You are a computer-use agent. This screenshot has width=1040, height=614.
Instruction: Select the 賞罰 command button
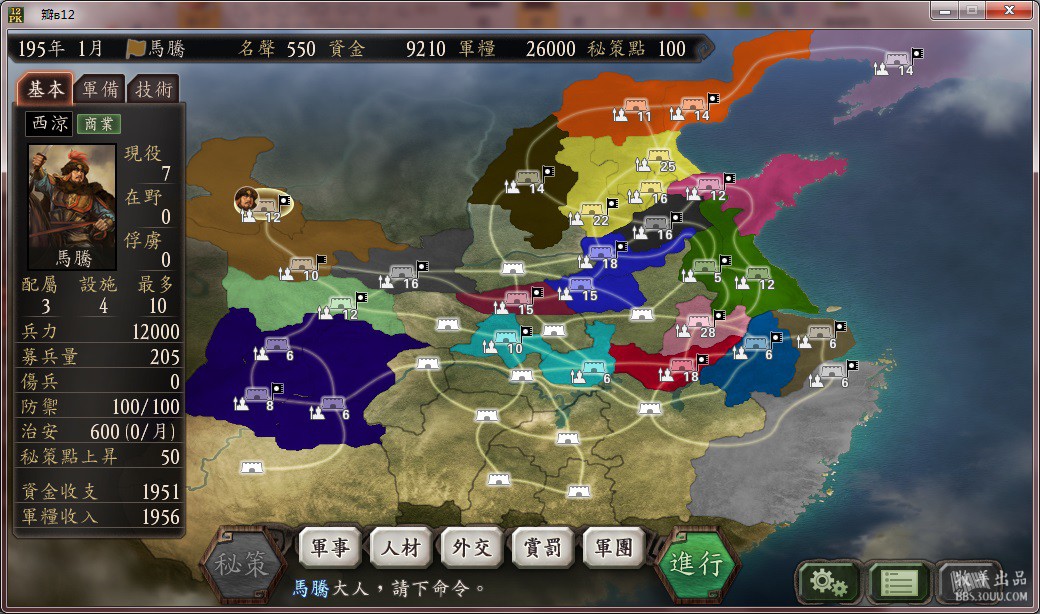(542, 548)
